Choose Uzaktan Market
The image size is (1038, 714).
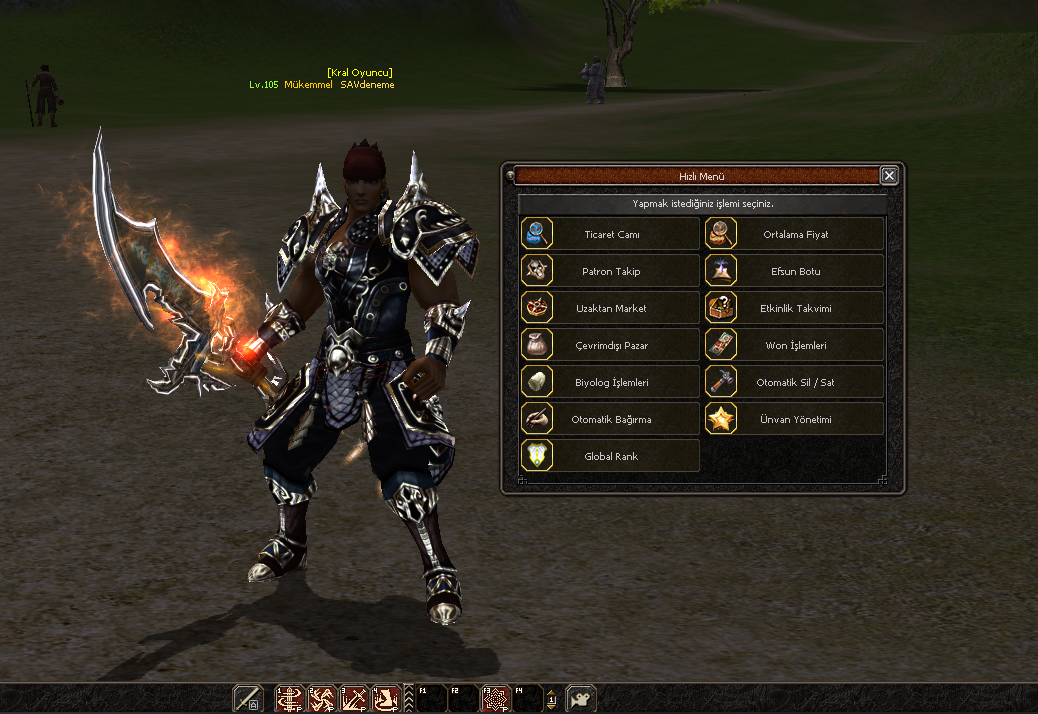(x=610, y=309)
